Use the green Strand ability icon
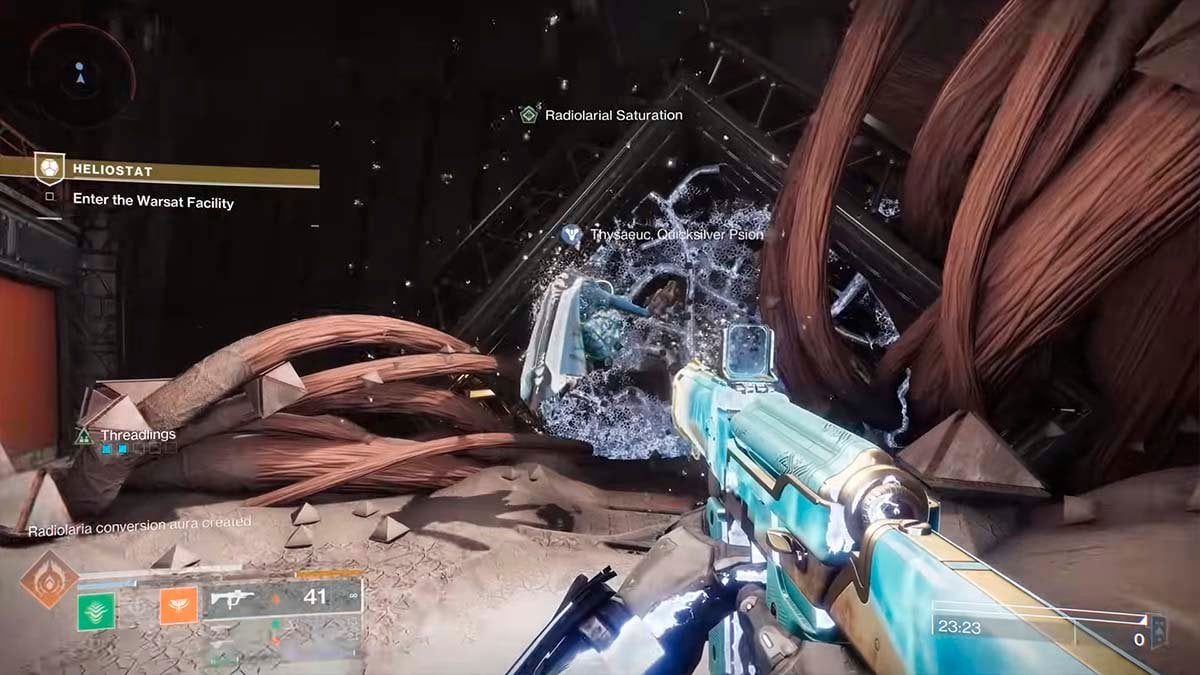The image size is (1200, 675). click(97, 608)
